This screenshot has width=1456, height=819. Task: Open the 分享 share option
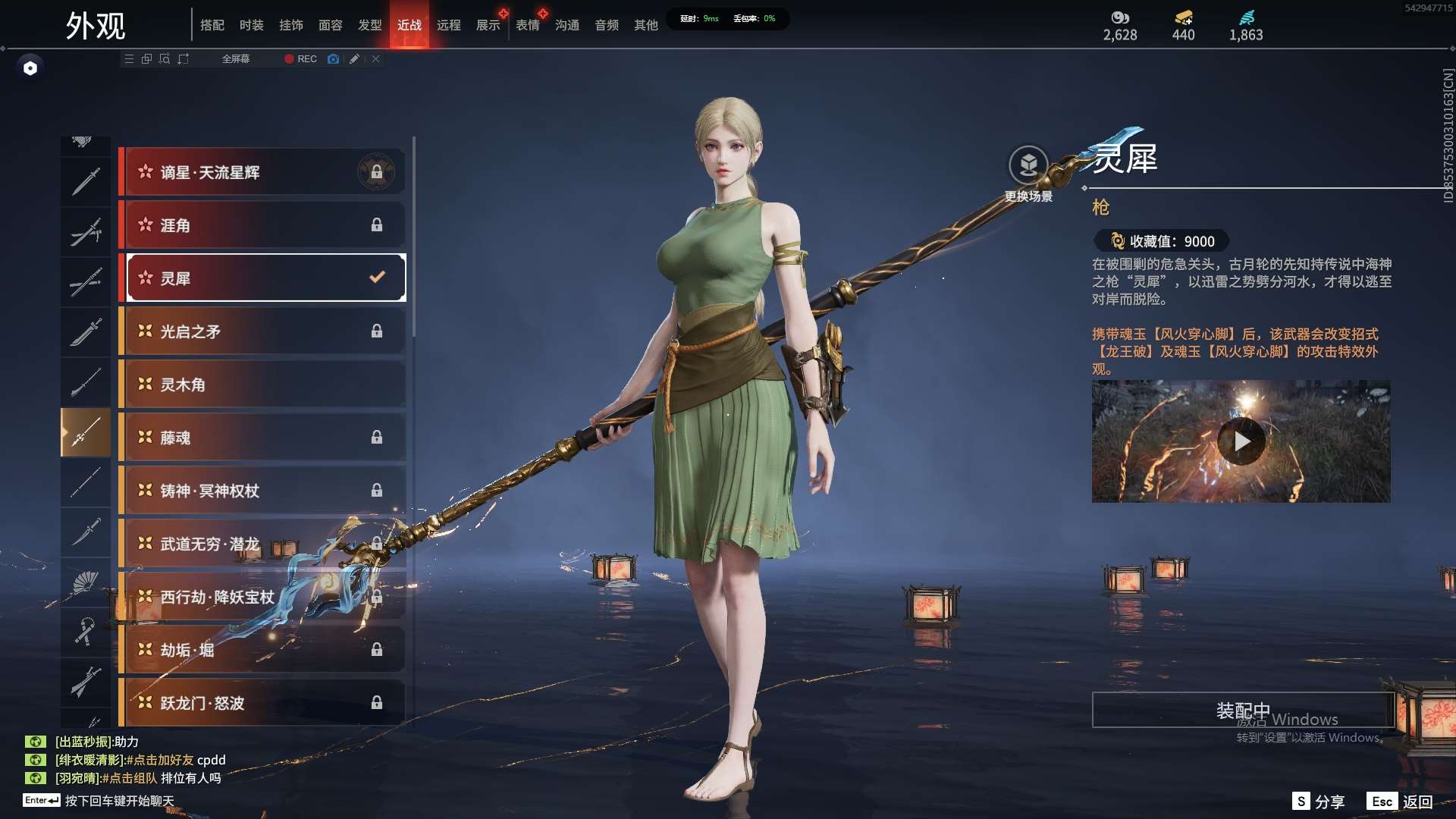(1319, 802)
